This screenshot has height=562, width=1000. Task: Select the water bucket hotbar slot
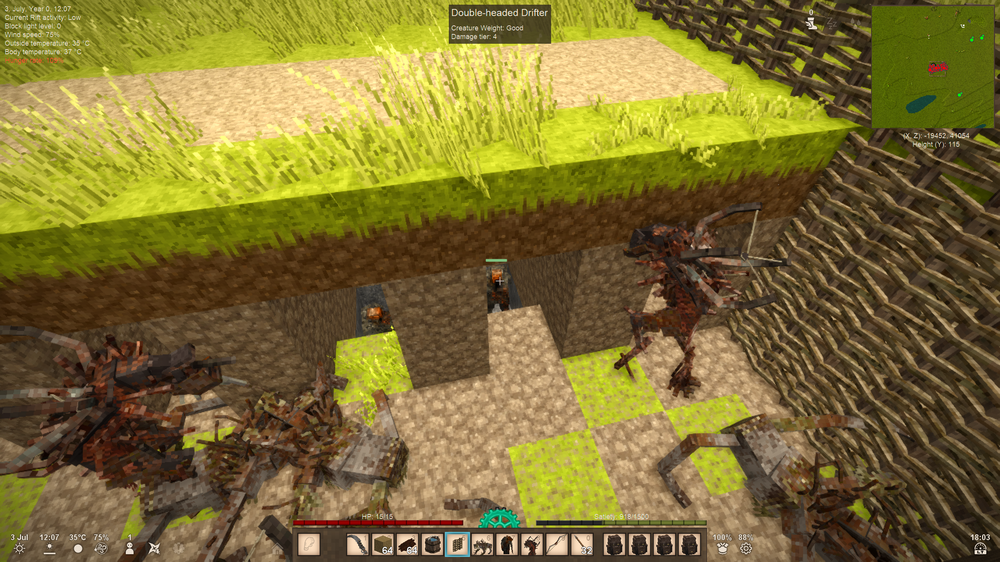click(432, 545)
